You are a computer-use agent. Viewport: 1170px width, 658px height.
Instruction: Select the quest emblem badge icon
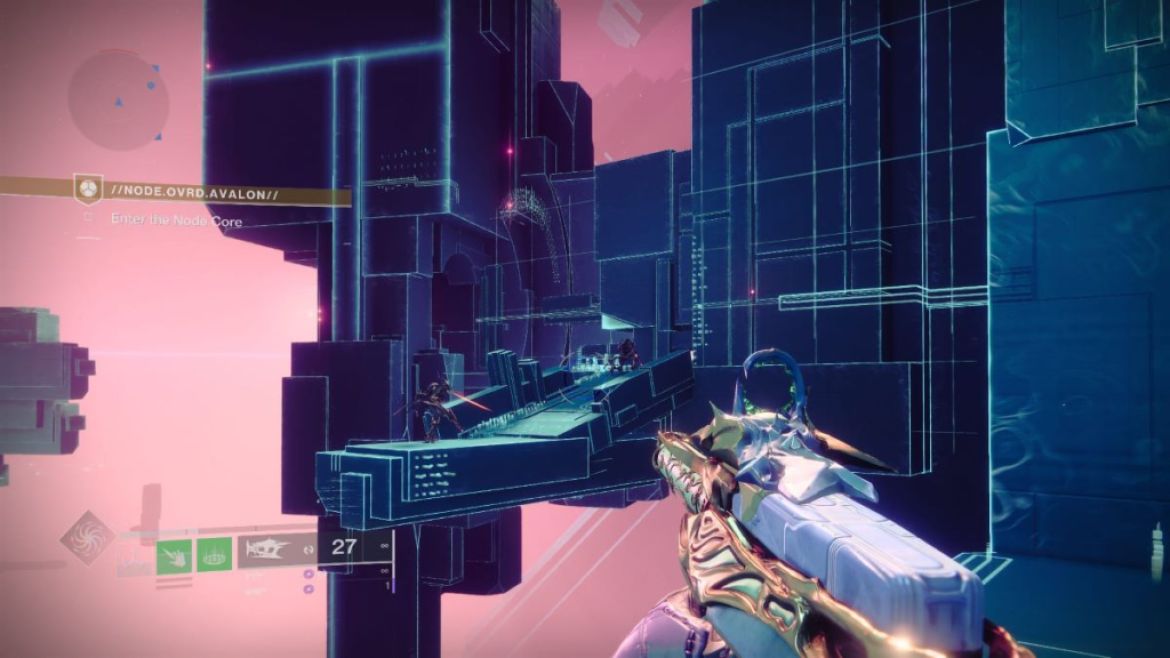click(89, 189)
